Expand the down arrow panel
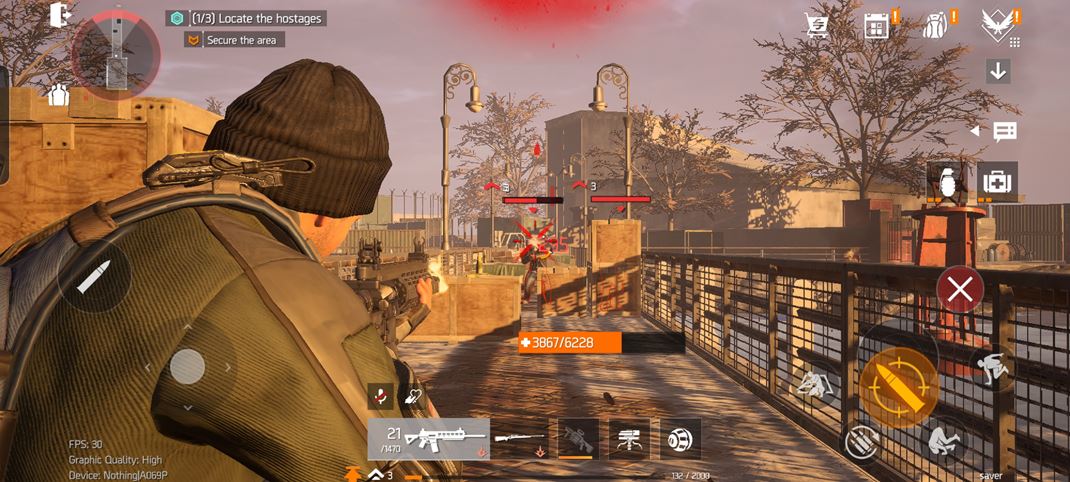The width and height of the screenshot is (1070, 482). click(x=998, y=71)
